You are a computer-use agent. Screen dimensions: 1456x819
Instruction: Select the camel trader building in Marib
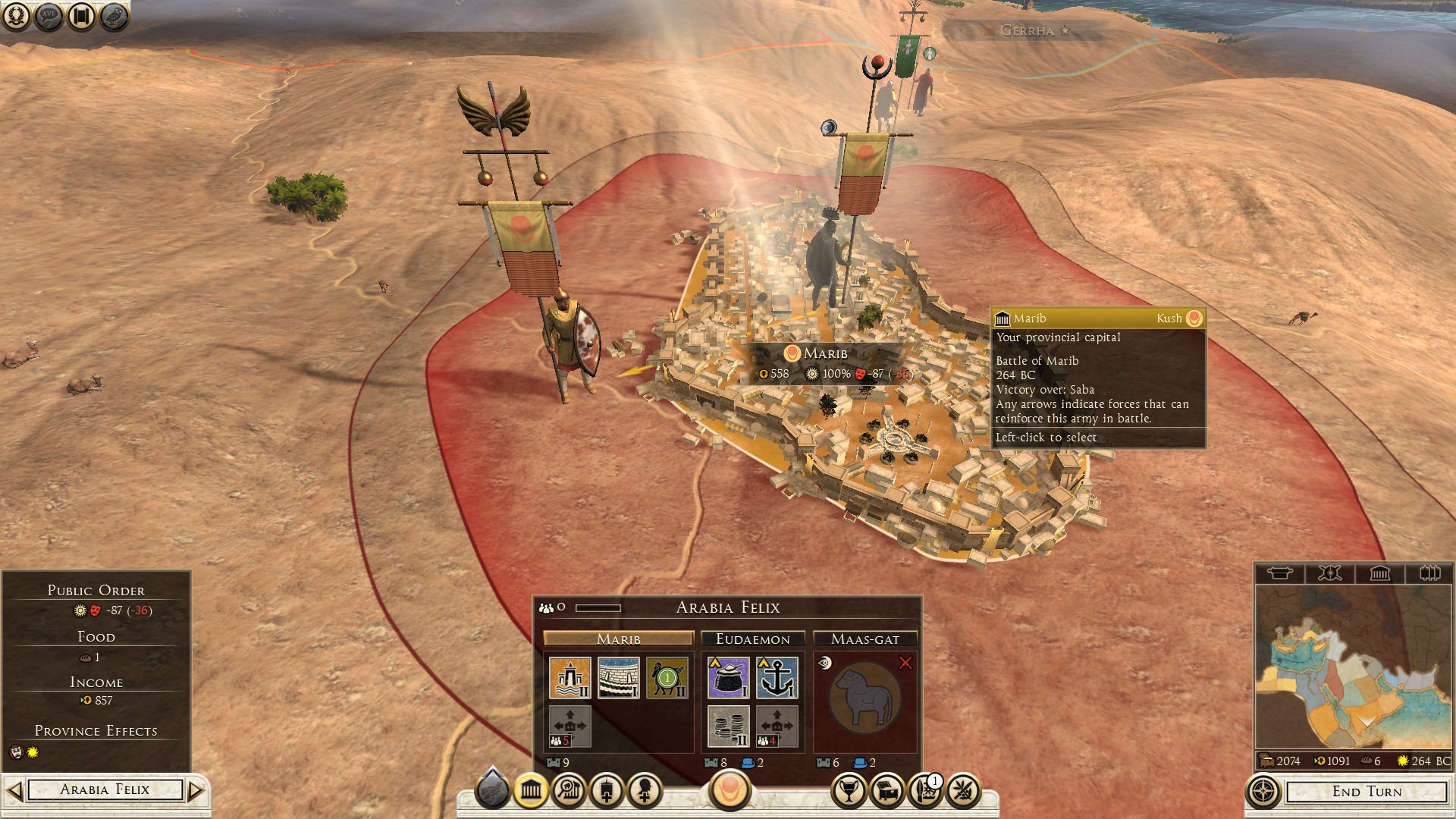click(x=667, y=677)
